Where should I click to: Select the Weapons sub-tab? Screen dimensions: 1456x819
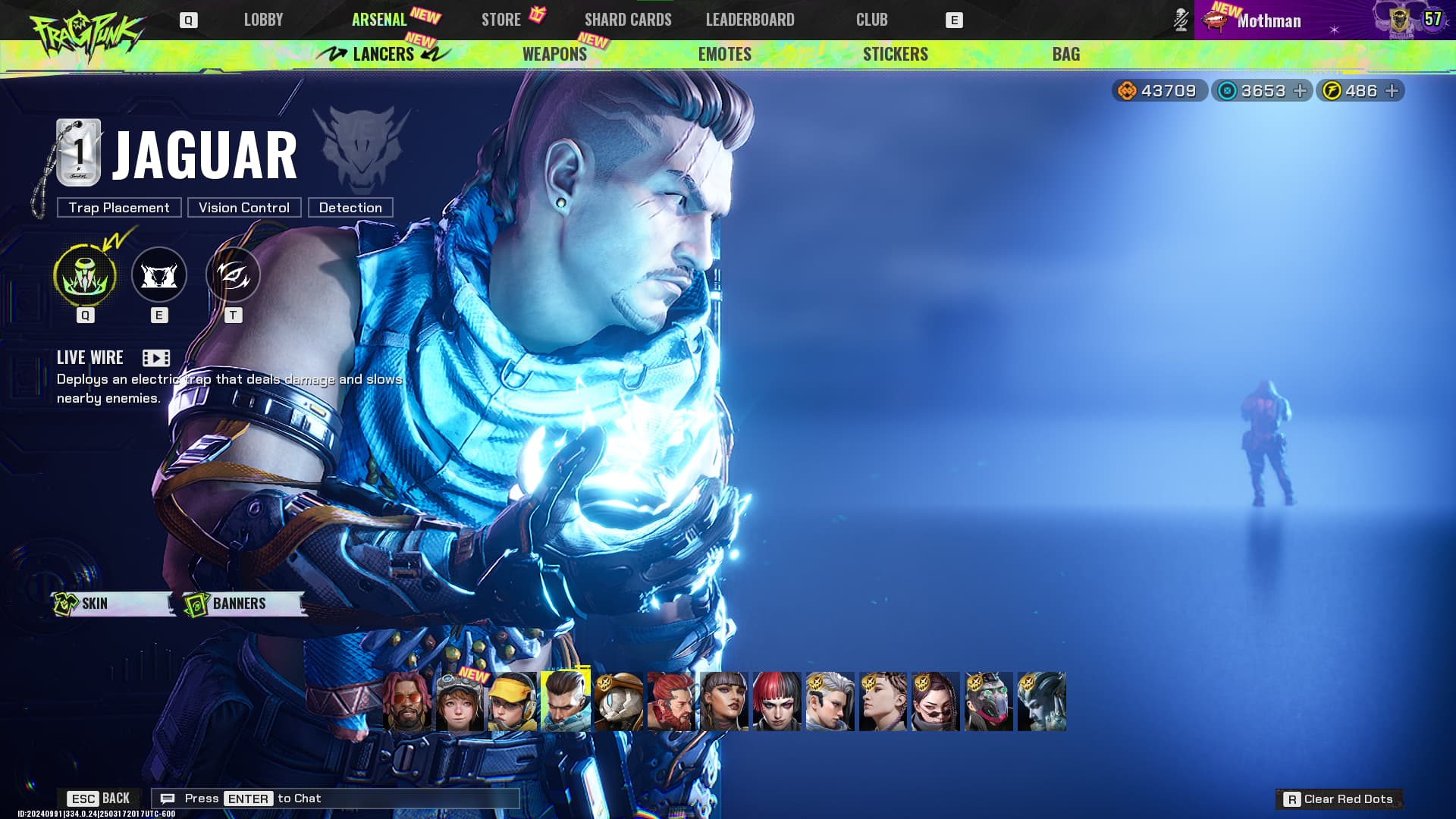[x=554, y=54]
